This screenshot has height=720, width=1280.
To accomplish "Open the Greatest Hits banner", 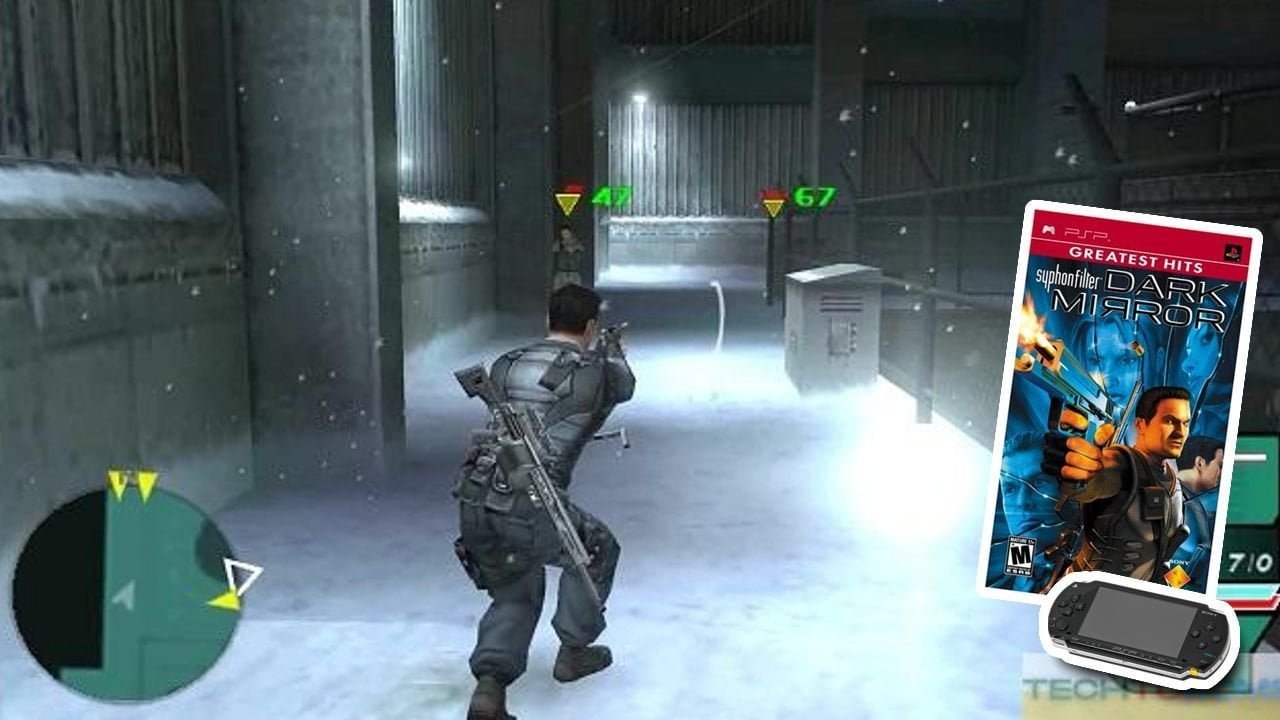I will tap(1134, 258).
